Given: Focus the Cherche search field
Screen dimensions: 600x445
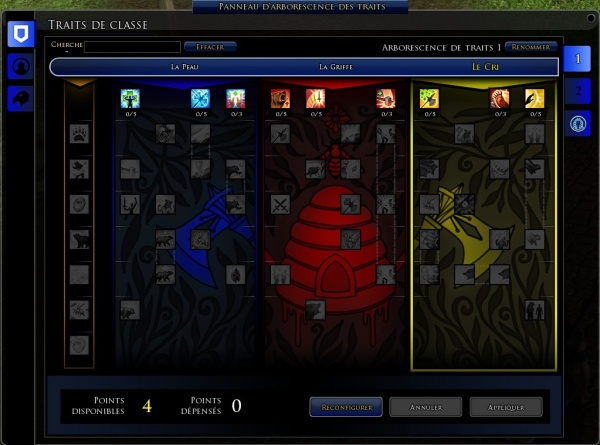Looking at the screenshot, I should click(x=132, y=46).
